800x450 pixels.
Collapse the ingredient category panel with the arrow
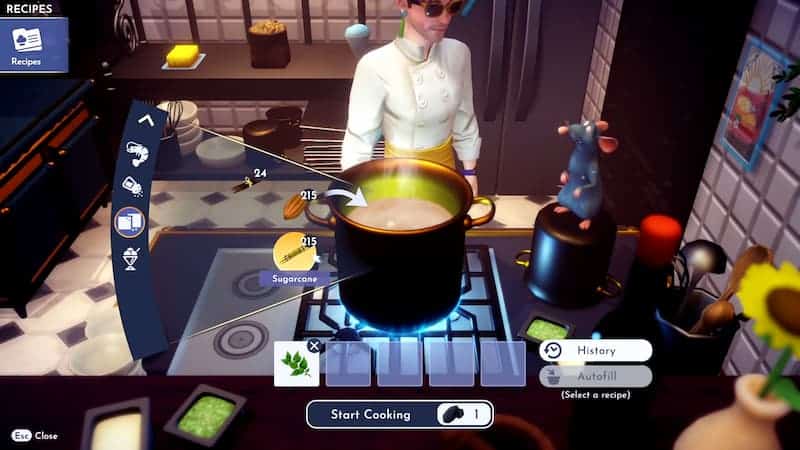[145, 121]
